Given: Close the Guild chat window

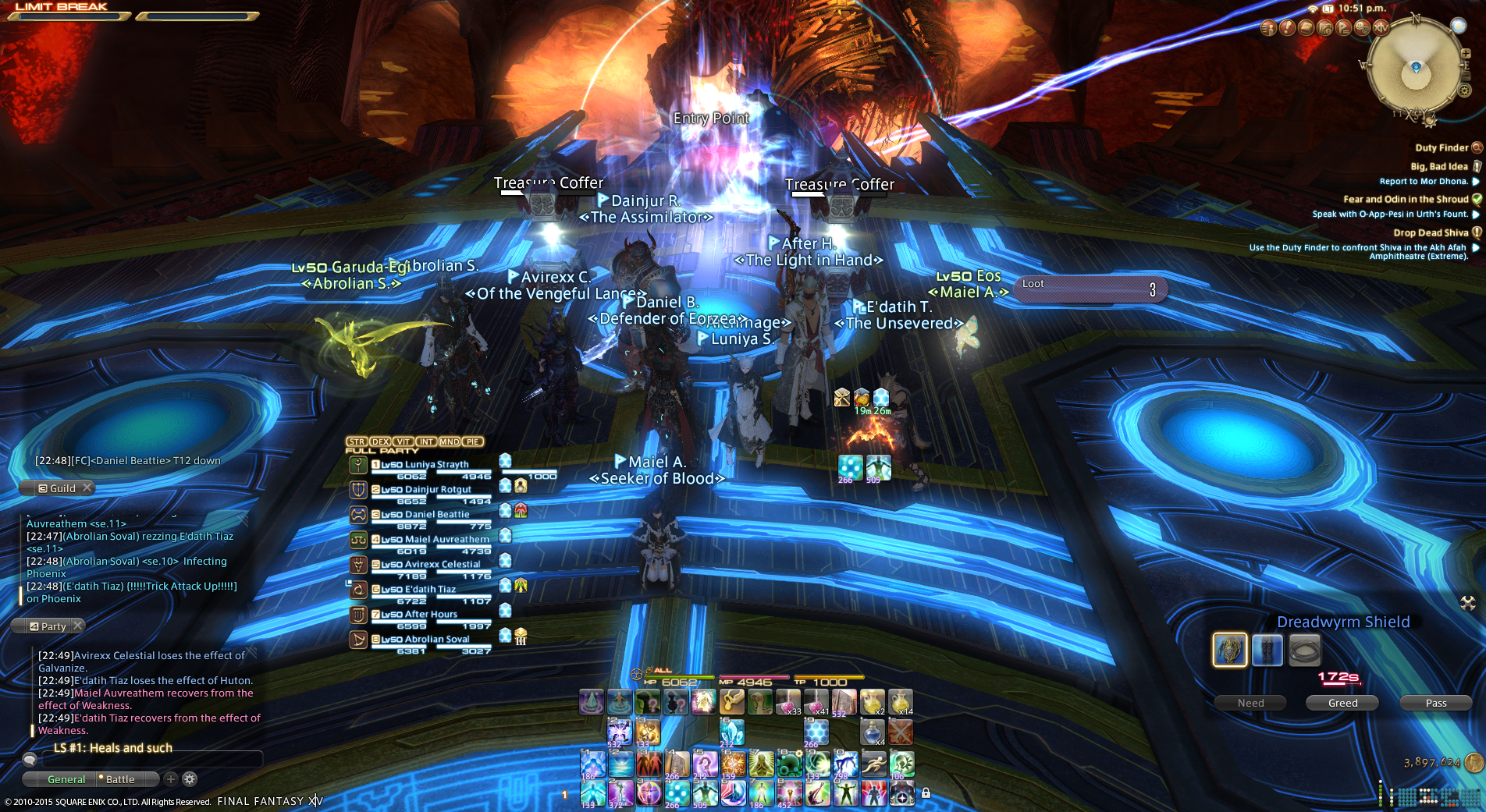Looking at the screenshot, I should click(87, 488).
